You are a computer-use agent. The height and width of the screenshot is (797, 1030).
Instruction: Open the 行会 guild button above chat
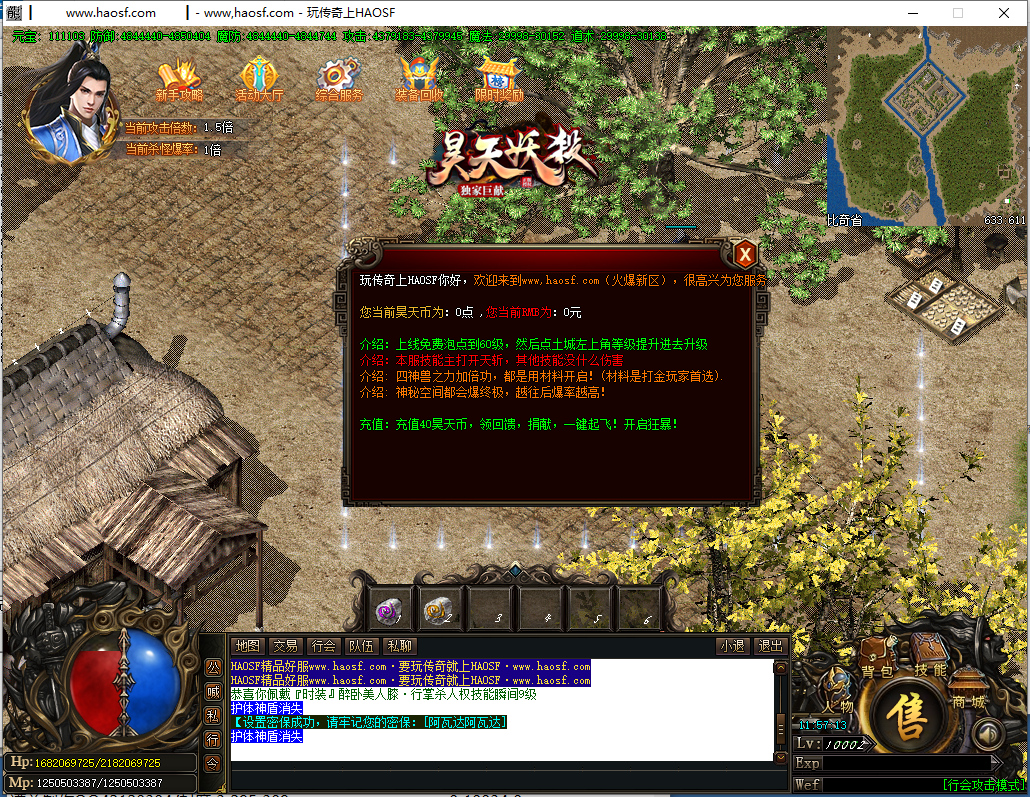324,646
